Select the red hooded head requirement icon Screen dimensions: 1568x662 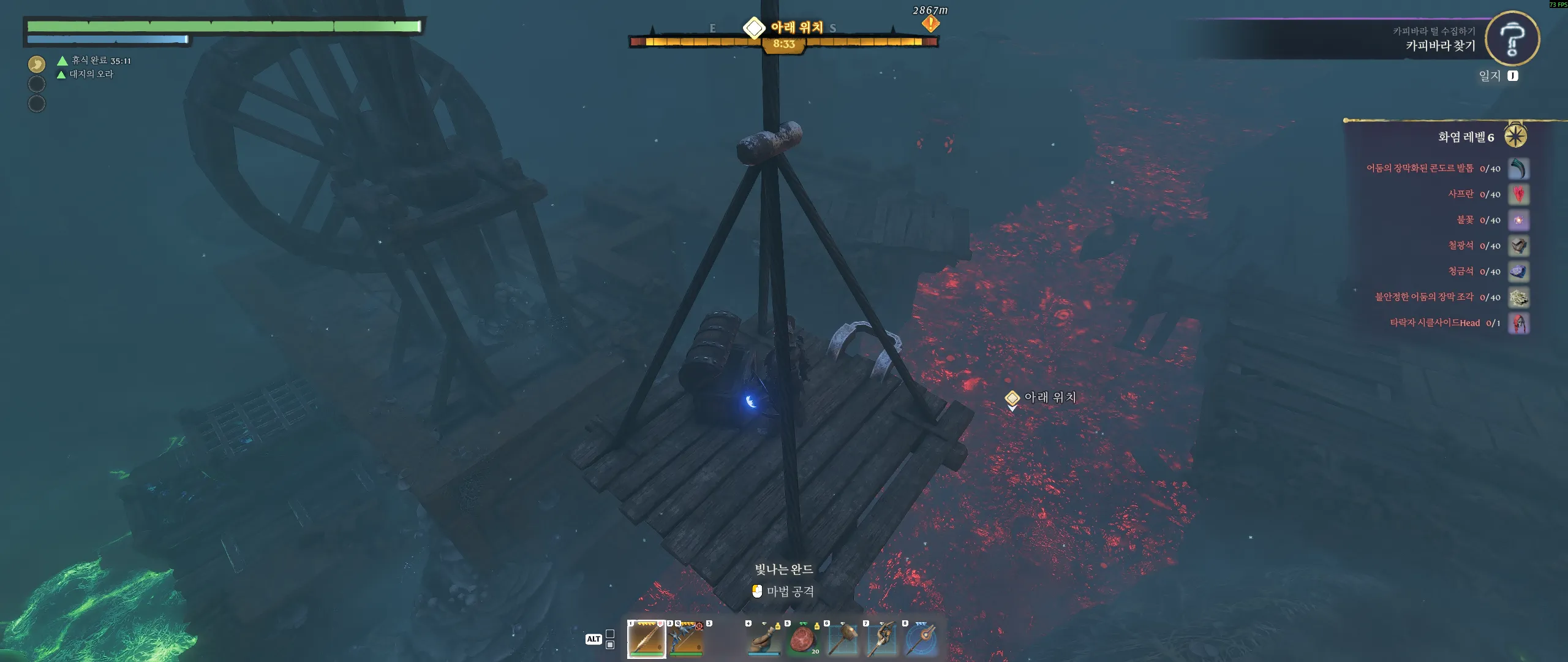(1518, 323)
